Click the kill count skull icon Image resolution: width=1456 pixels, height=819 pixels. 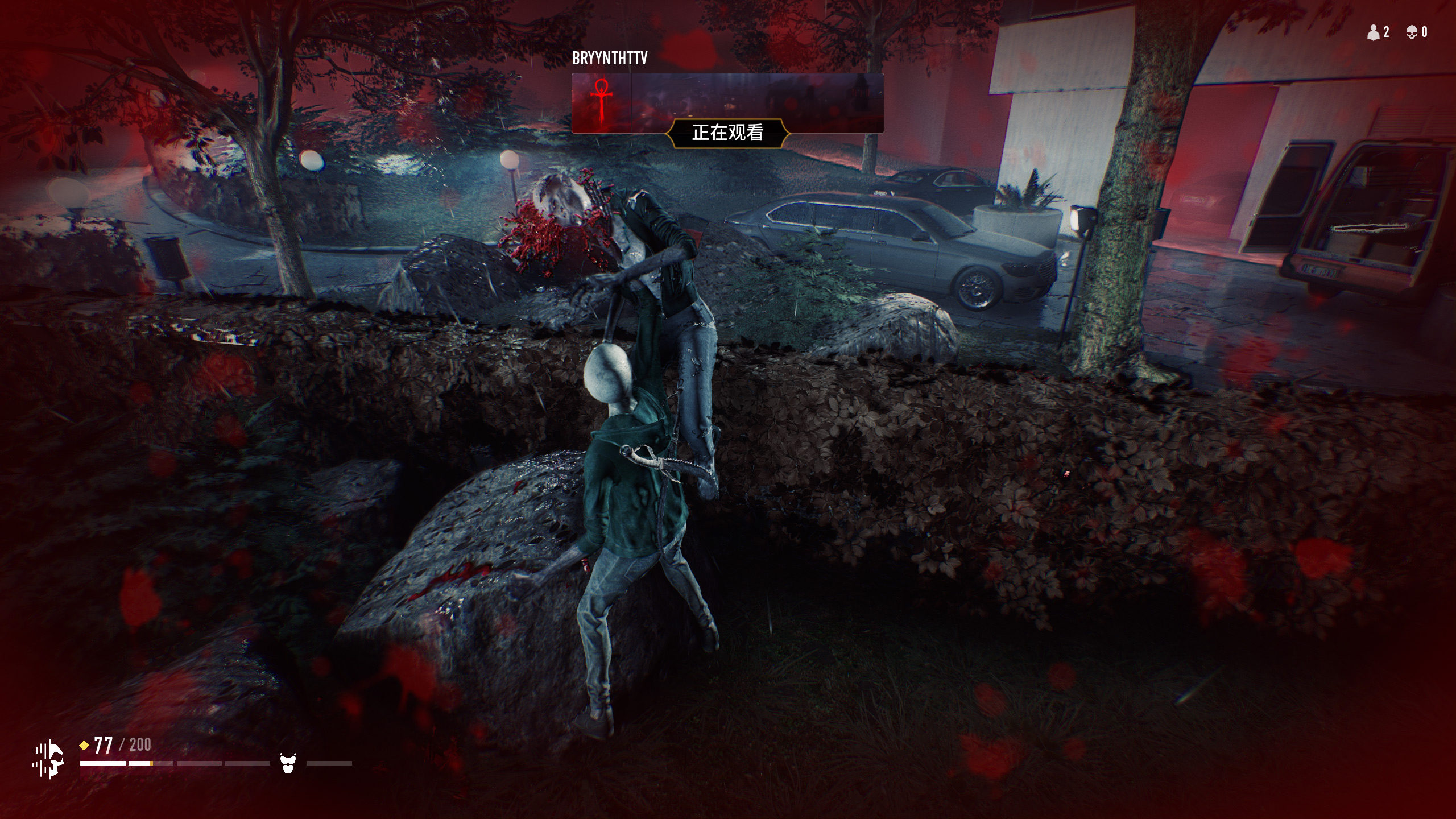[1412, 32]
